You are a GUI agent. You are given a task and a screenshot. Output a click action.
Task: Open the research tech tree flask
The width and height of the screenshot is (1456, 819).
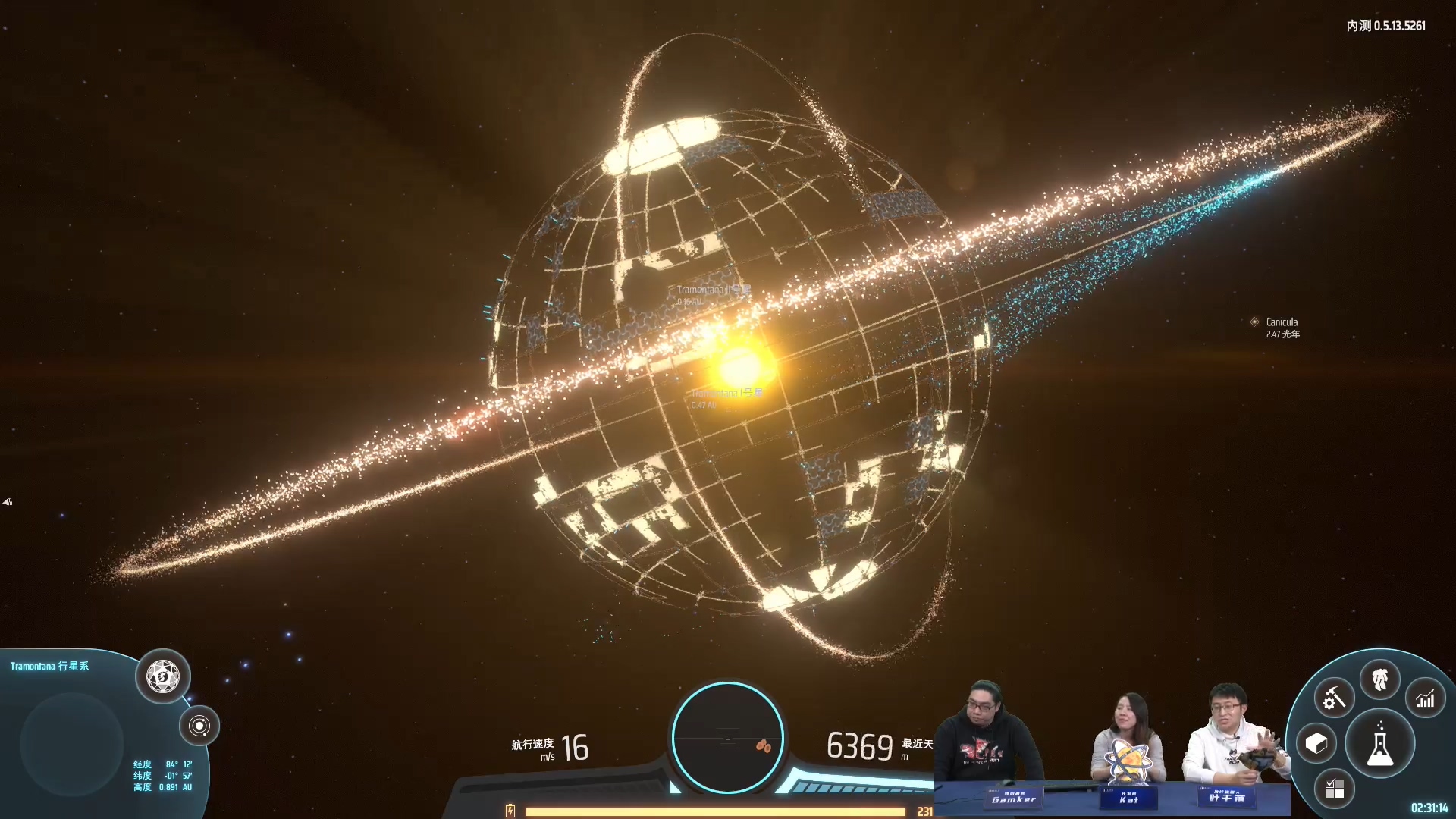[x=1379, y=745]
